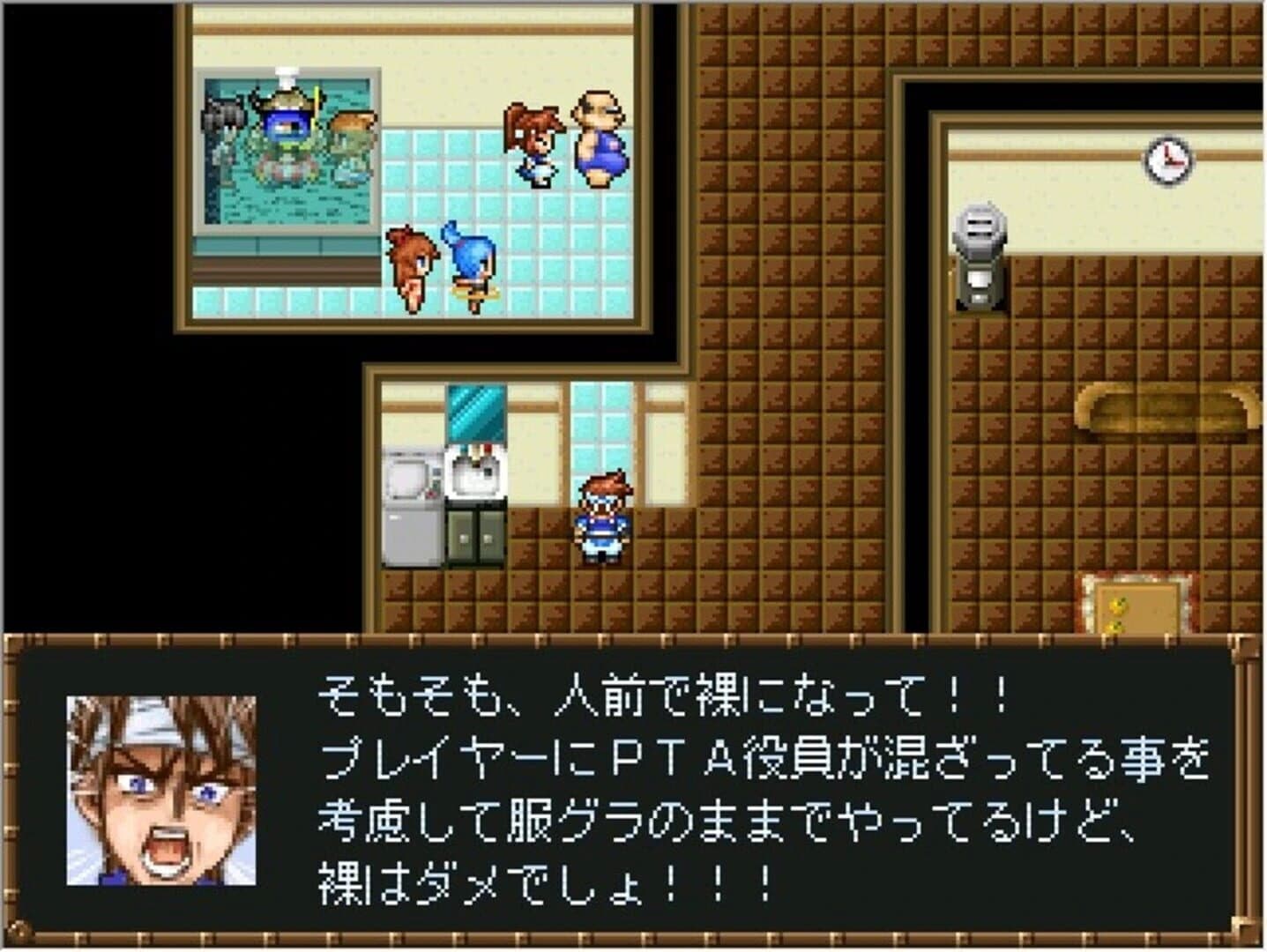Select the water heater against the hallway wall
Screen dimensions: 1267x952
[978, 251]
